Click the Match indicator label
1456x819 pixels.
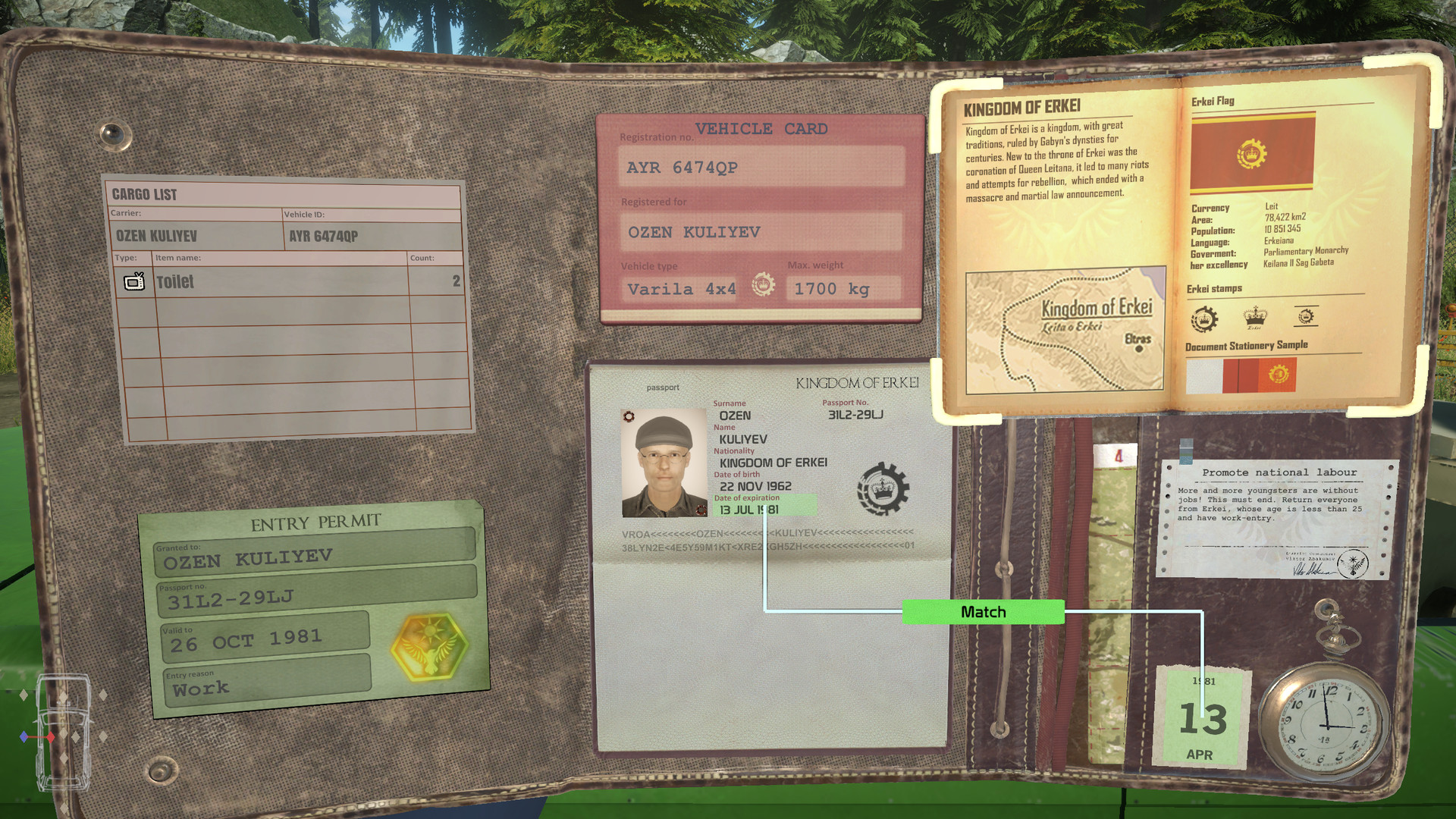point(984,611)
